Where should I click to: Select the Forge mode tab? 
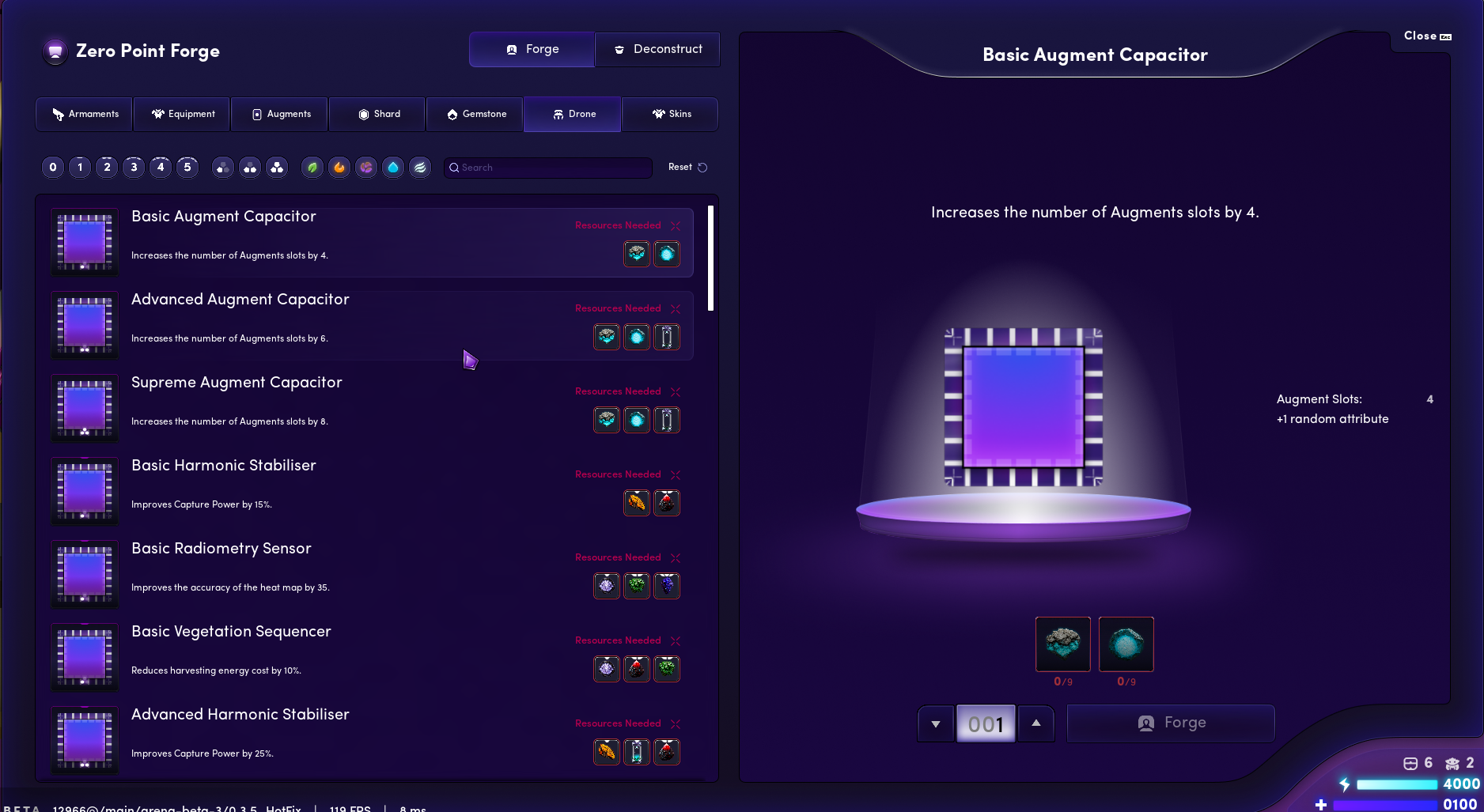(532, 49)
